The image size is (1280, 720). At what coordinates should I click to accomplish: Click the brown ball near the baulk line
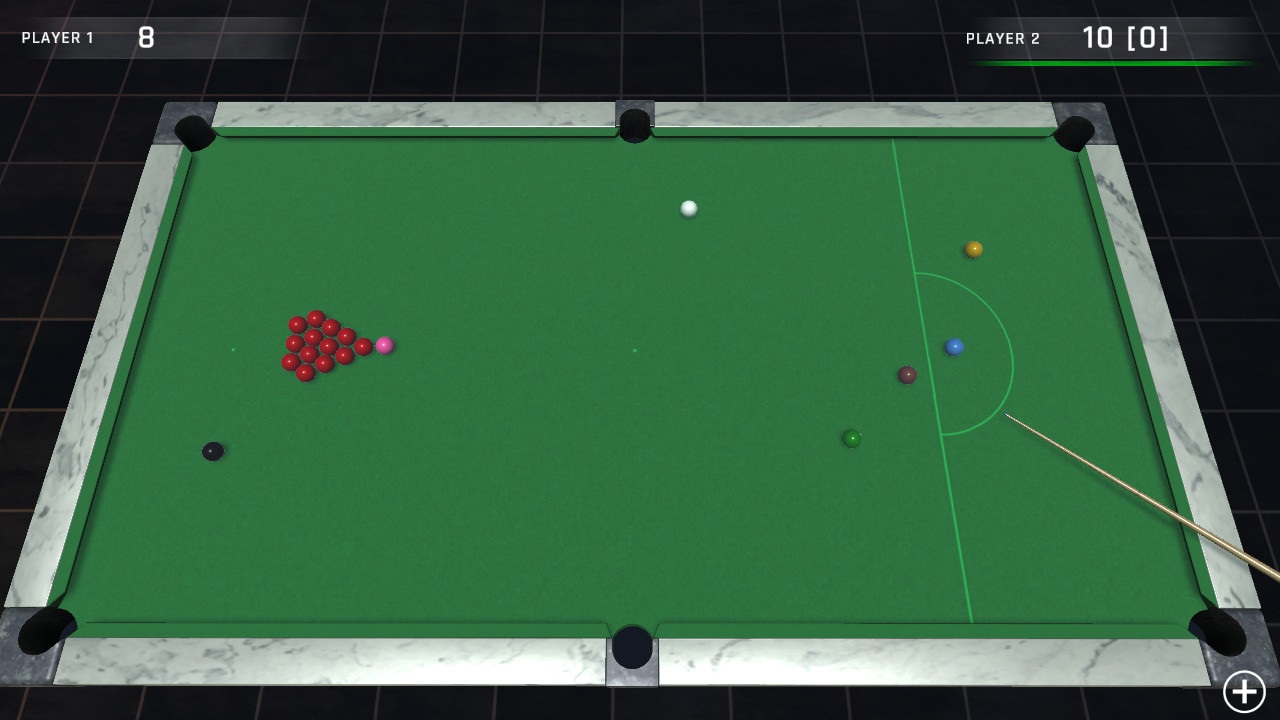point(908,374)
